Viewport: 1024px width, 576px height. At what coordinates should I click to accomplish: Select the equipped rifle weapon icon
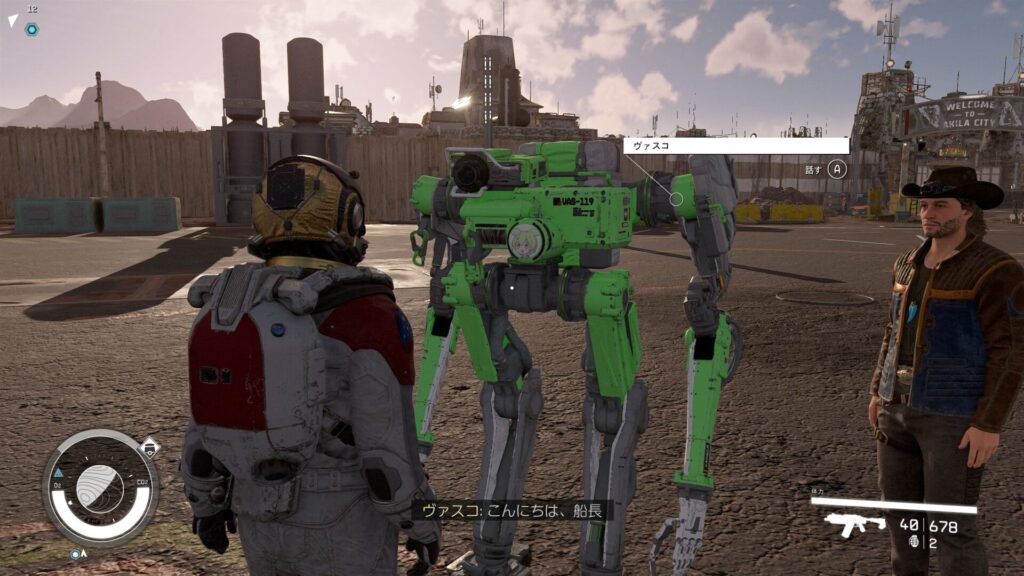pos(855,524)
